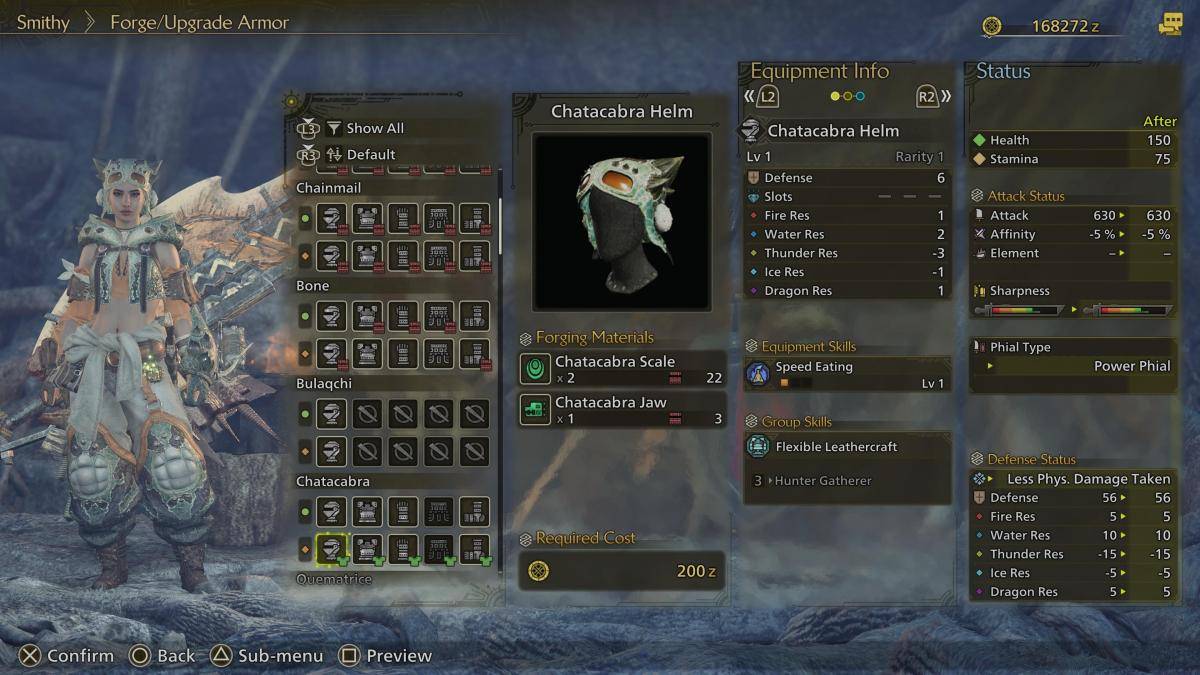Select the Speed Eating equipment skill
This screenshot has height=675, width=1200.
pyautogui.click(x=847, y=374)
